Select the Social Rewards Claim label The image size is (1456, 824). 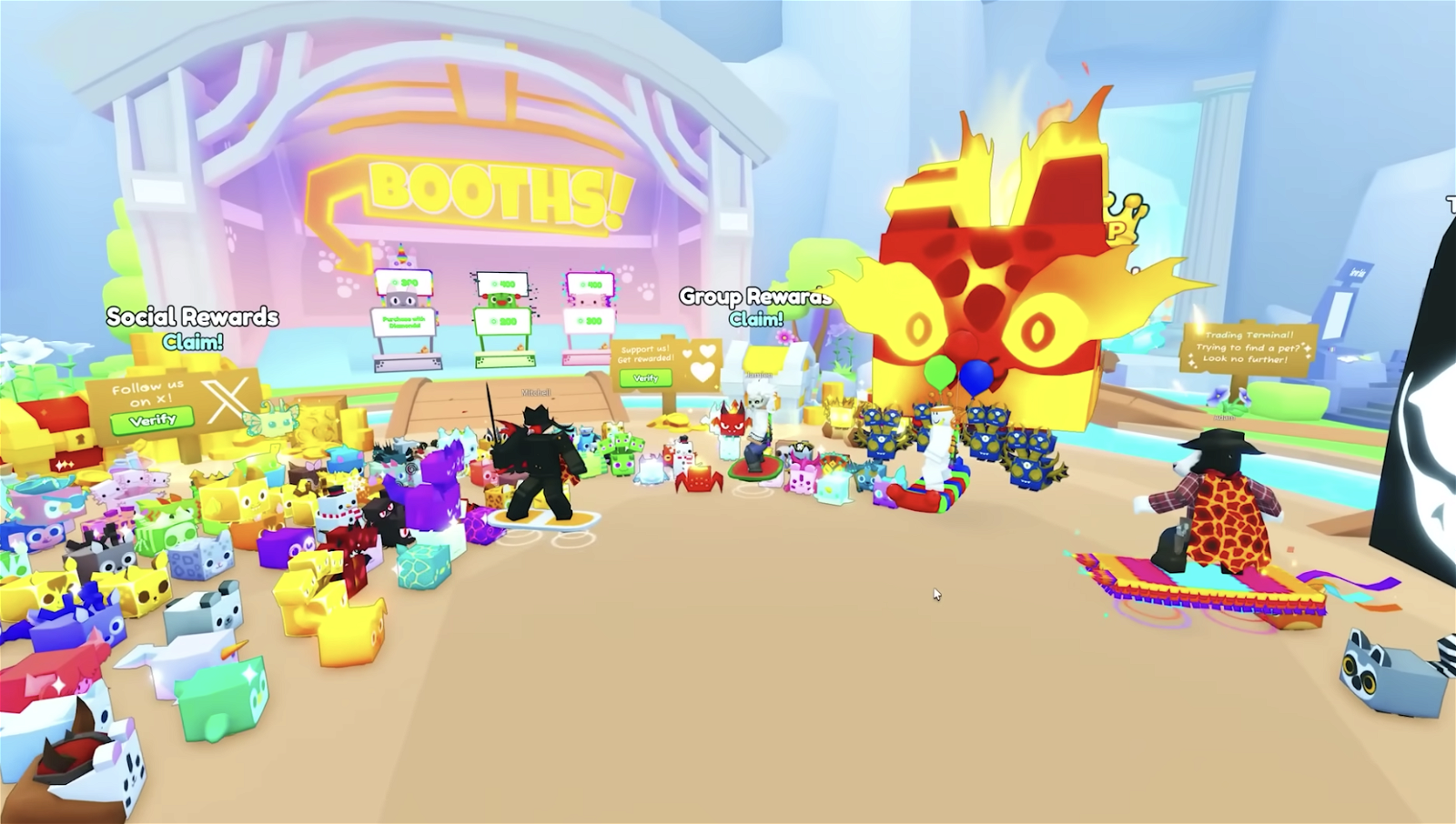pos(191,343)
